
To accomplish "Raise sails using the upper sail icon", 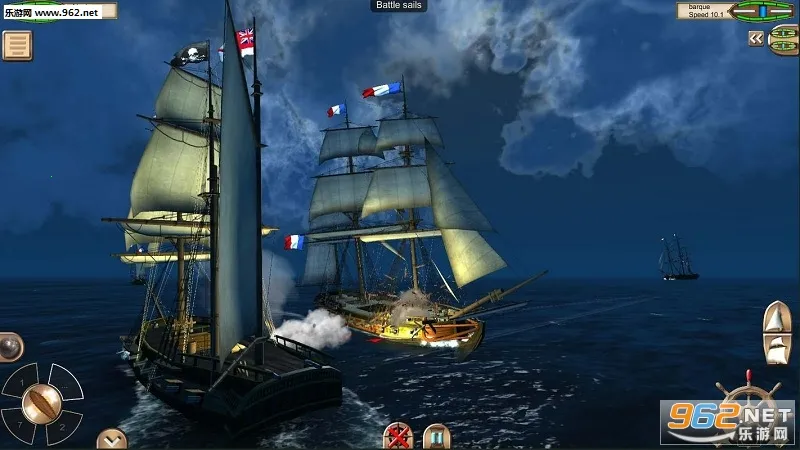I will coord(777,316).
